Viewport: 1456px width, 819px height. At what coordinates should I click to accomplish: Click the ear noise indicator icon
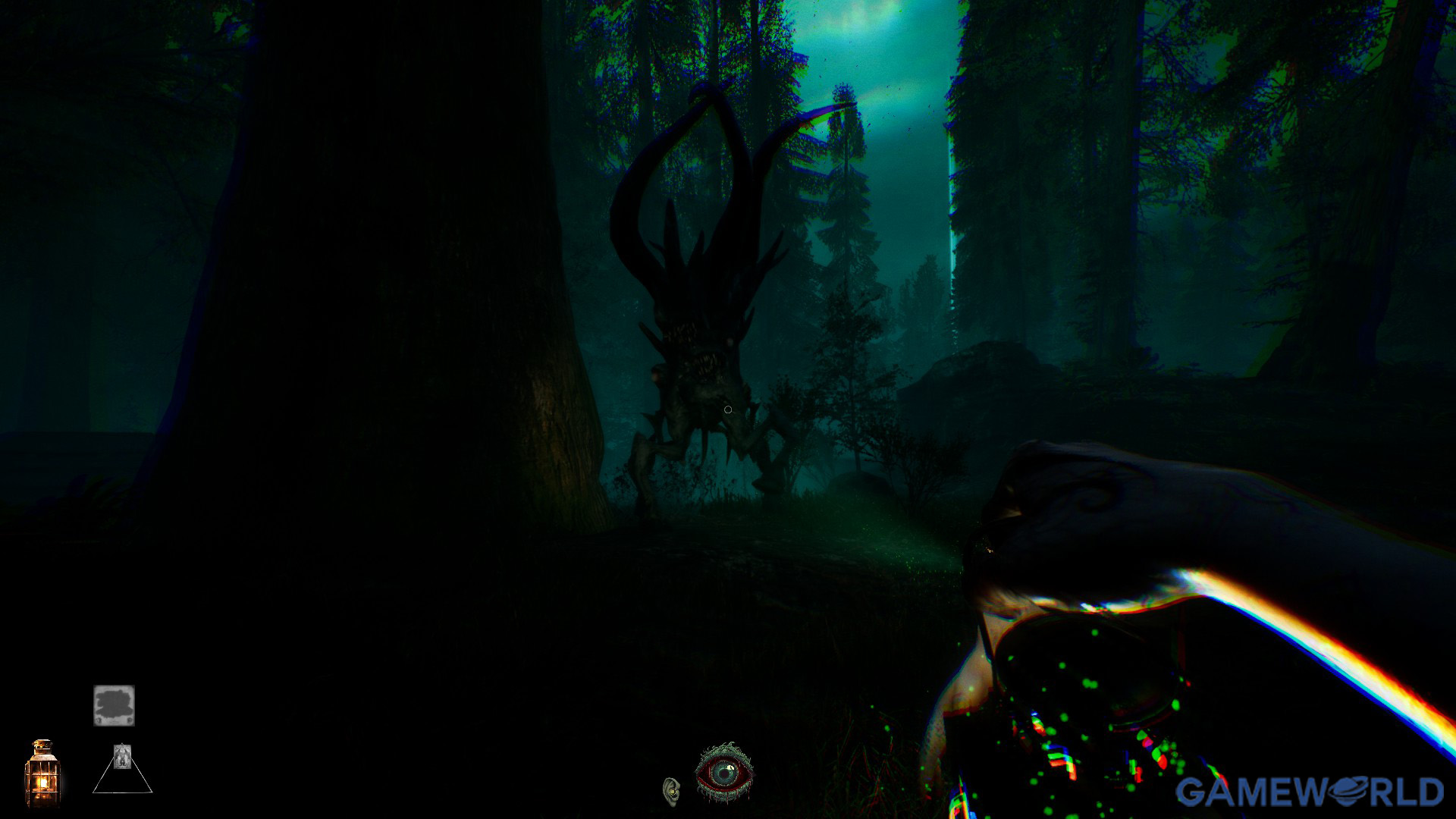(x=671, y=791)
